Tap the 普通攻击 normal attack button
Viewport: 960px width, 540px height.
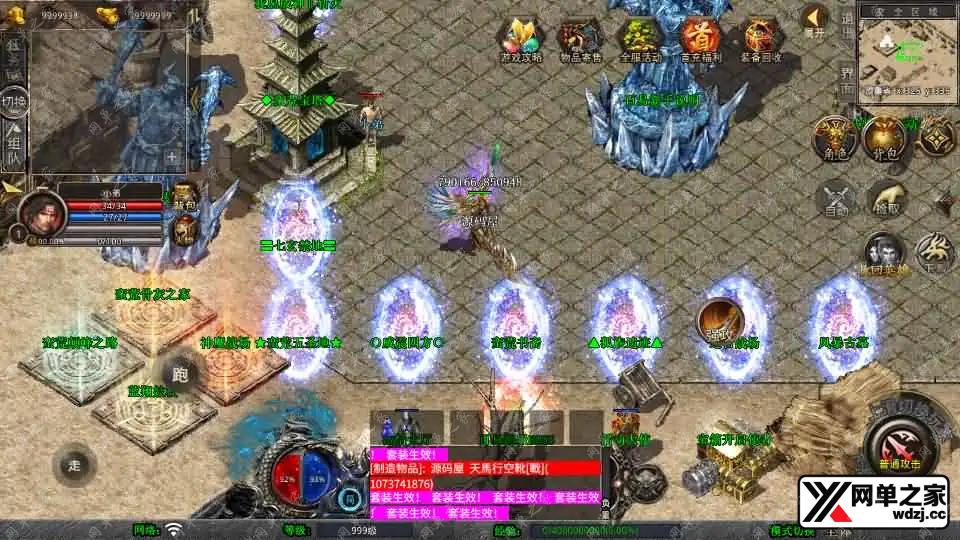[896, 443]
